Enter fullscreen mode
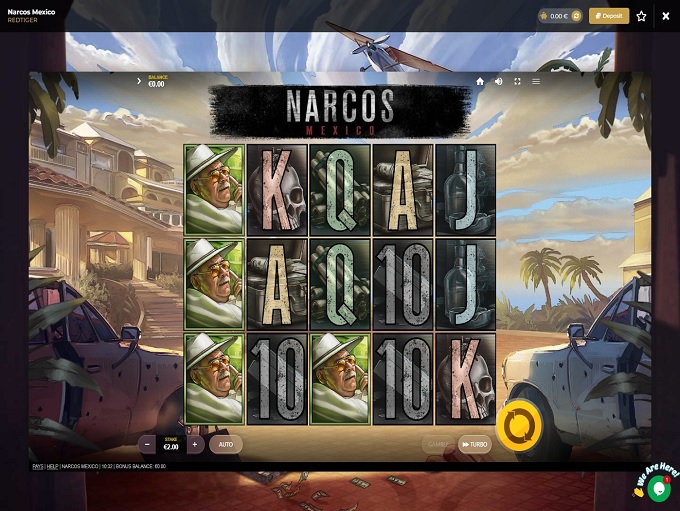Viewport: 680px width, 511px height. coord(517,82)
